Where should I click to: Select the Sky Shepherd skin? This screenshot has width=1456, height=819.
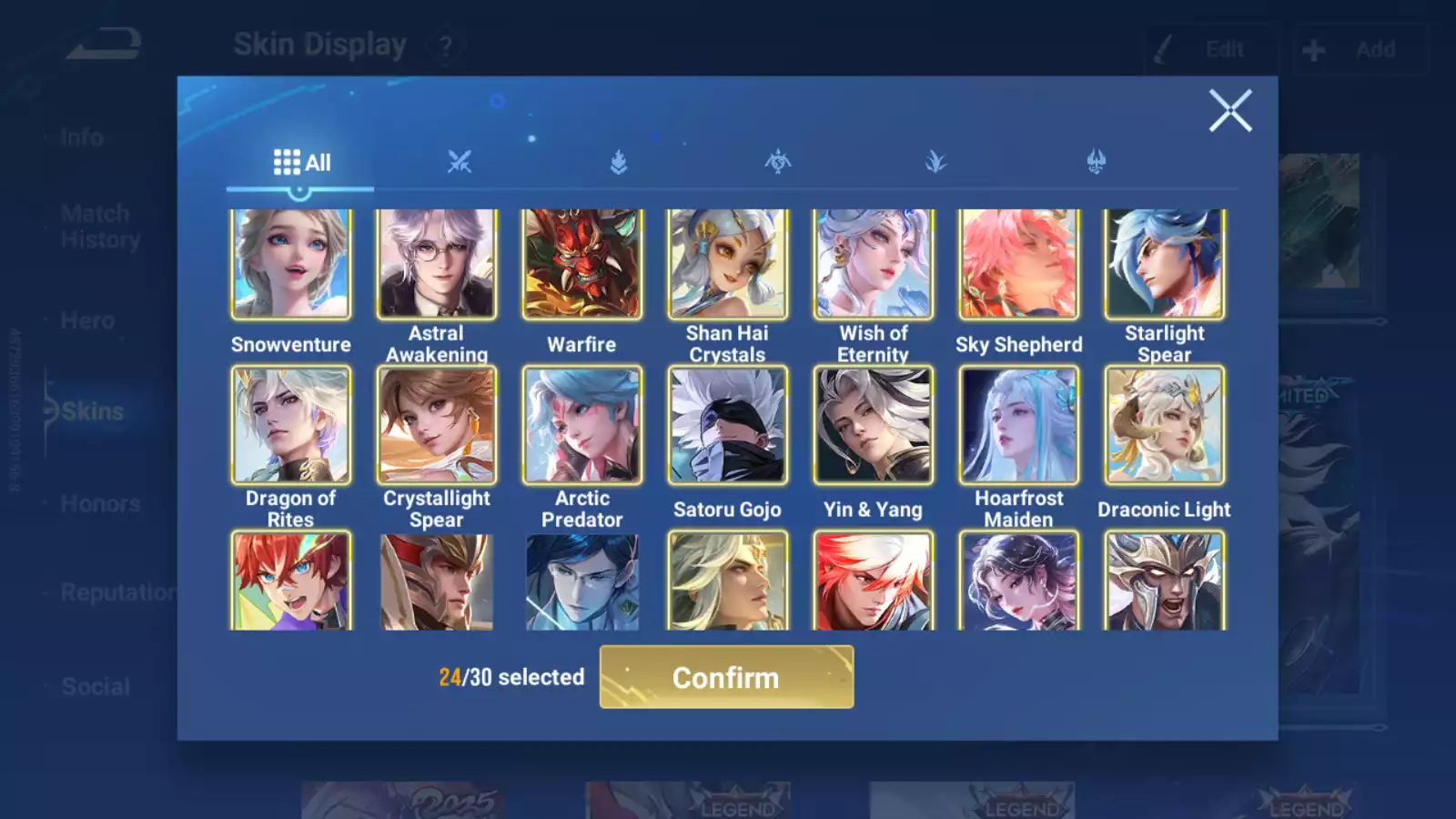(x=1018, y=265)
